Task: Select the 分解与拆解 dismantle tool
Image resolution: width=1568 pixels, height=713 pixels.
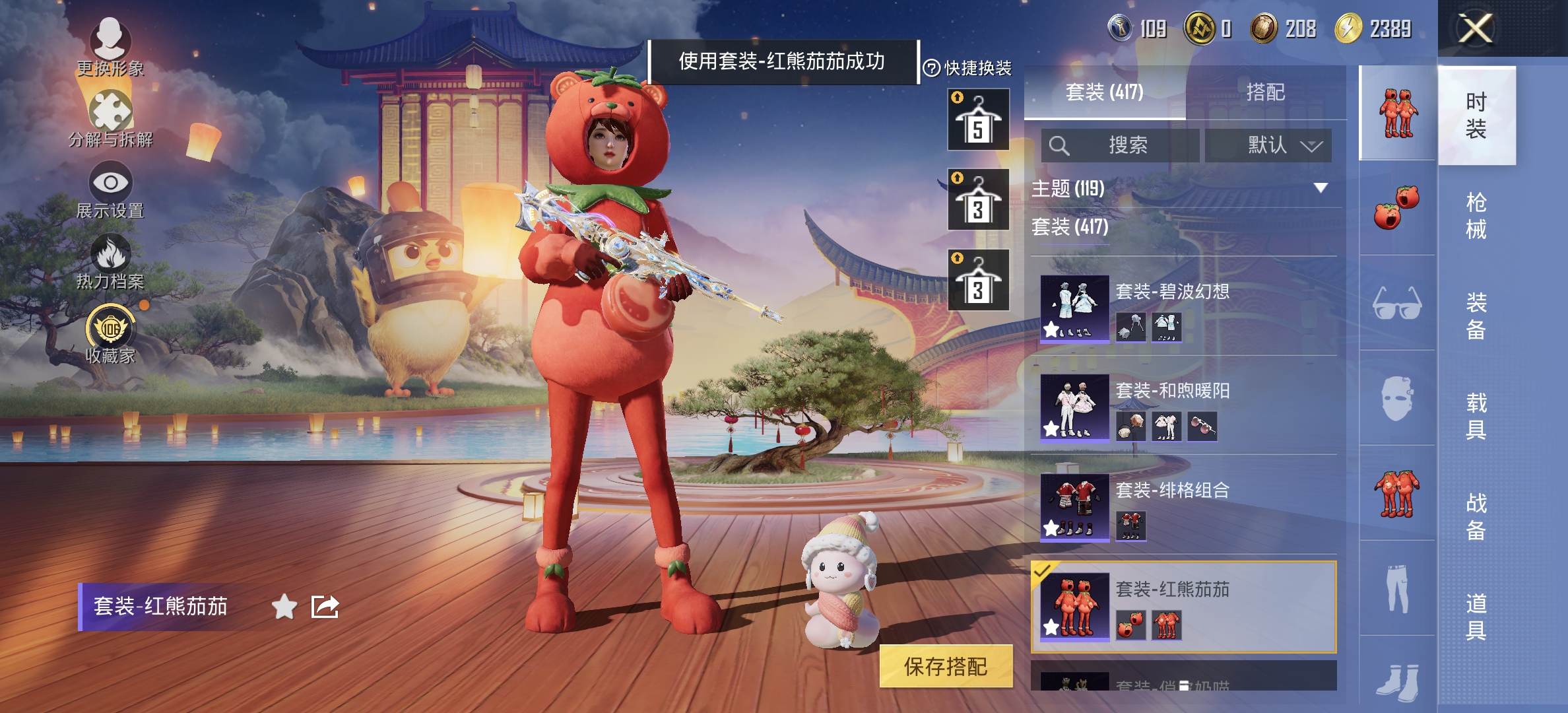Action: click(111, 118)
